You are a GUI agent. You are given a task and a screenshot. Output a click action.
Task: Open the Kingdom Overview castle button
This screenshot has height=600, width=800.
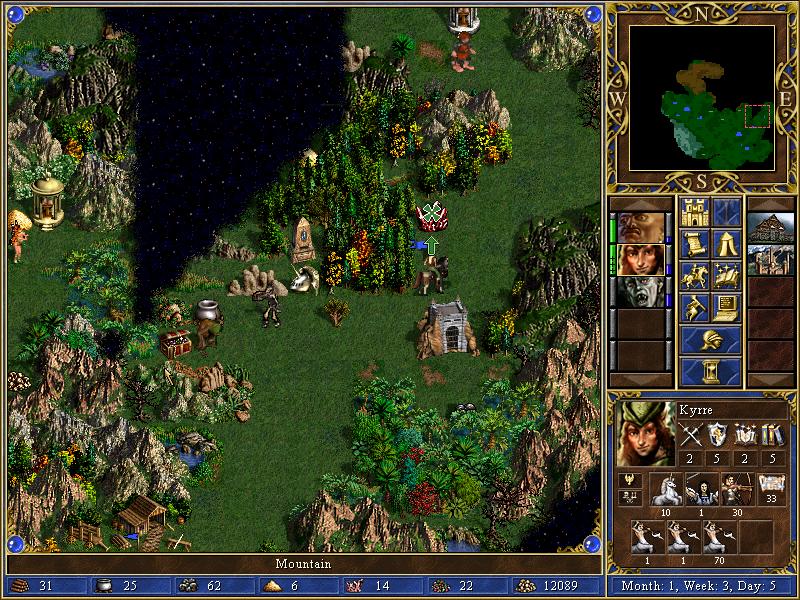pyautogui.click(x=694, y=212)
